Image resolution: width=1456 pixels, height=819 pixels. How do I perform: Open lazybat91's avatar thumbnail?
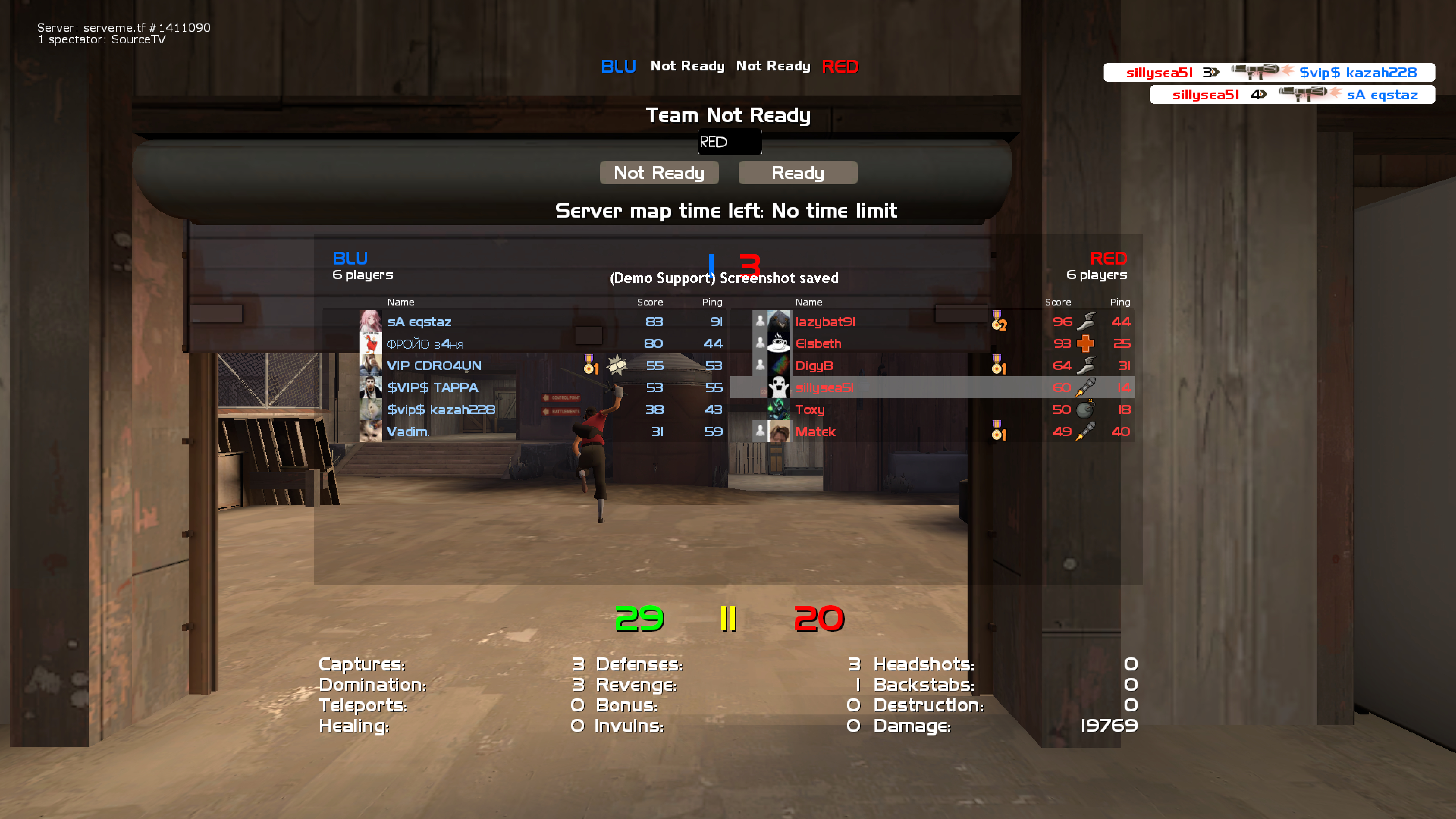coord(778,322)
